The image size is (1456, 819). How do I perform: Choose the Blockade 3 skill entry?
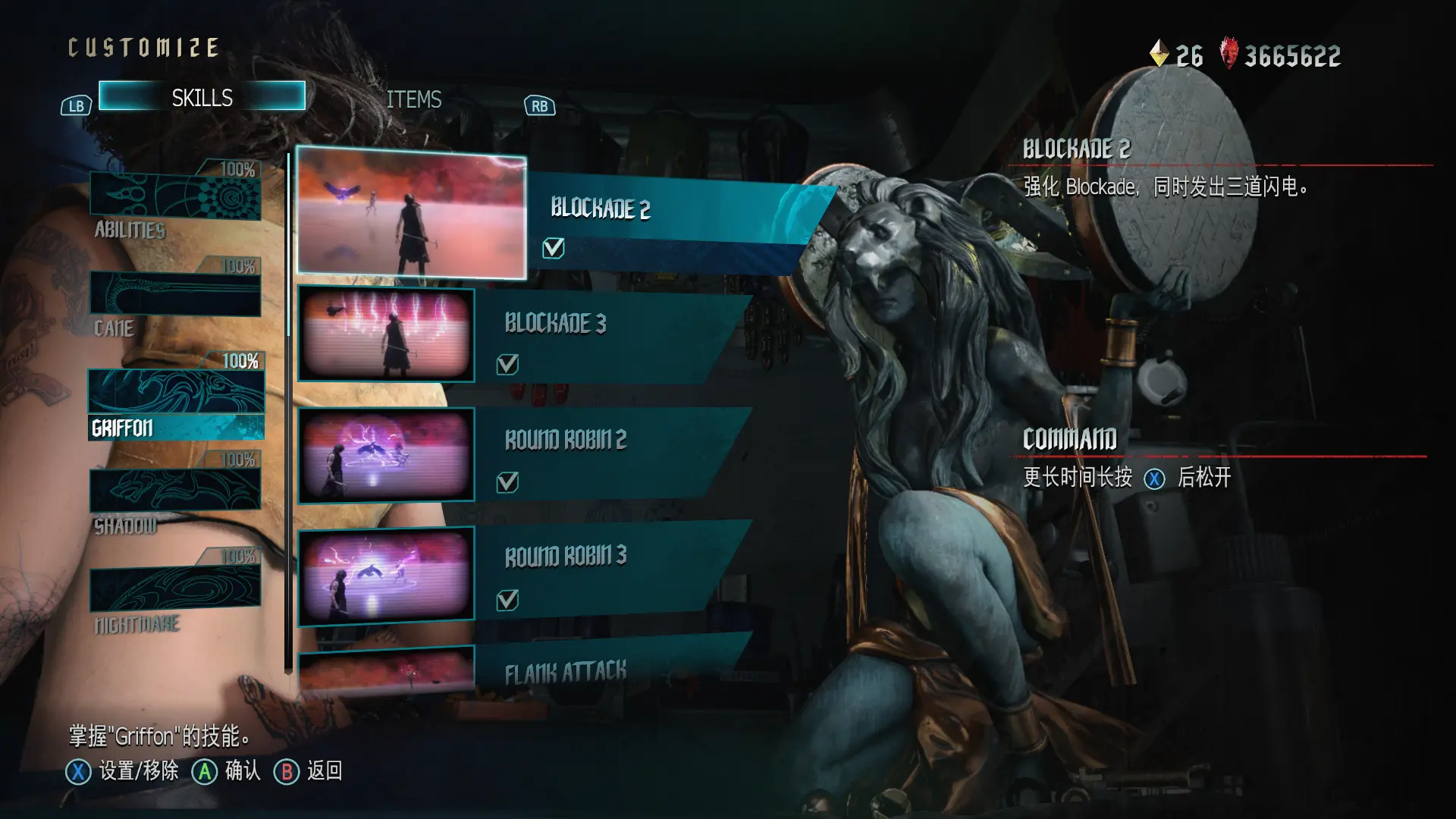555,324
